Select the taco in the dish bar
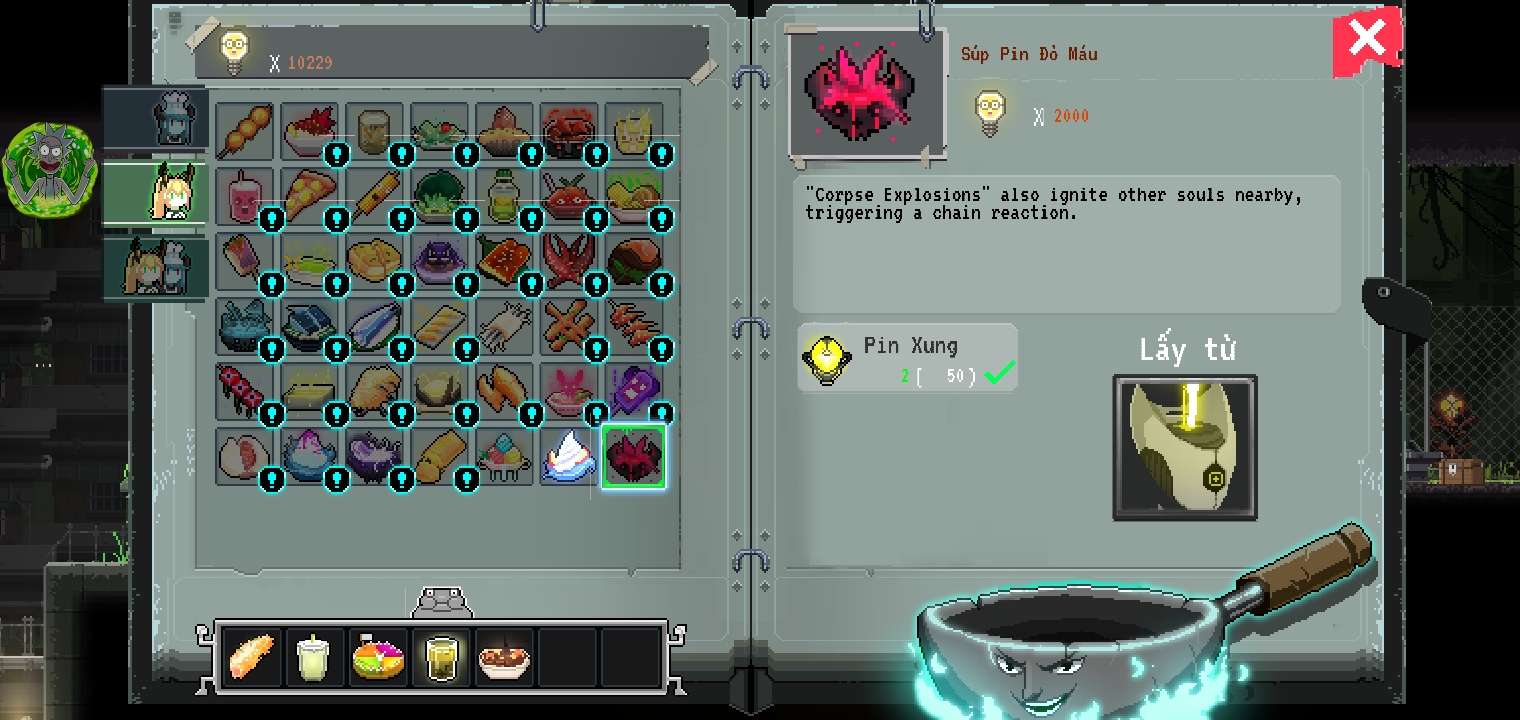This screenshot has width=1520, height=720. pyautogui.click(x=251, y=657)
